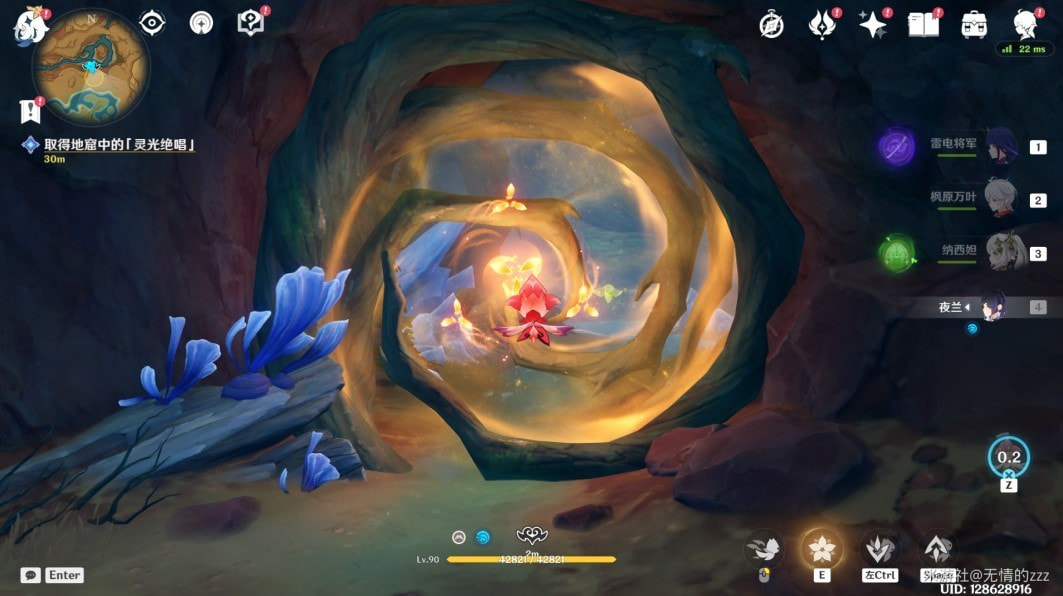
Task: Activate the glowing flower skill icon
Action: click(x=821, y=548)
